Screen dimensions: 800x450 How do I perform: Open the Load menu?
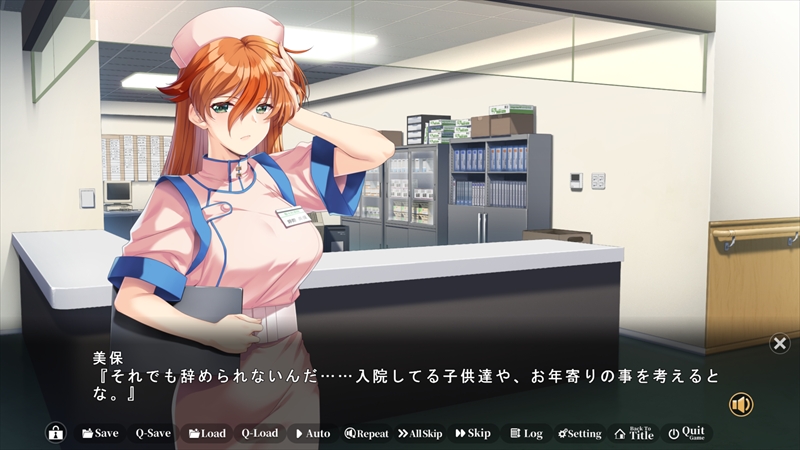pos(207,433)
